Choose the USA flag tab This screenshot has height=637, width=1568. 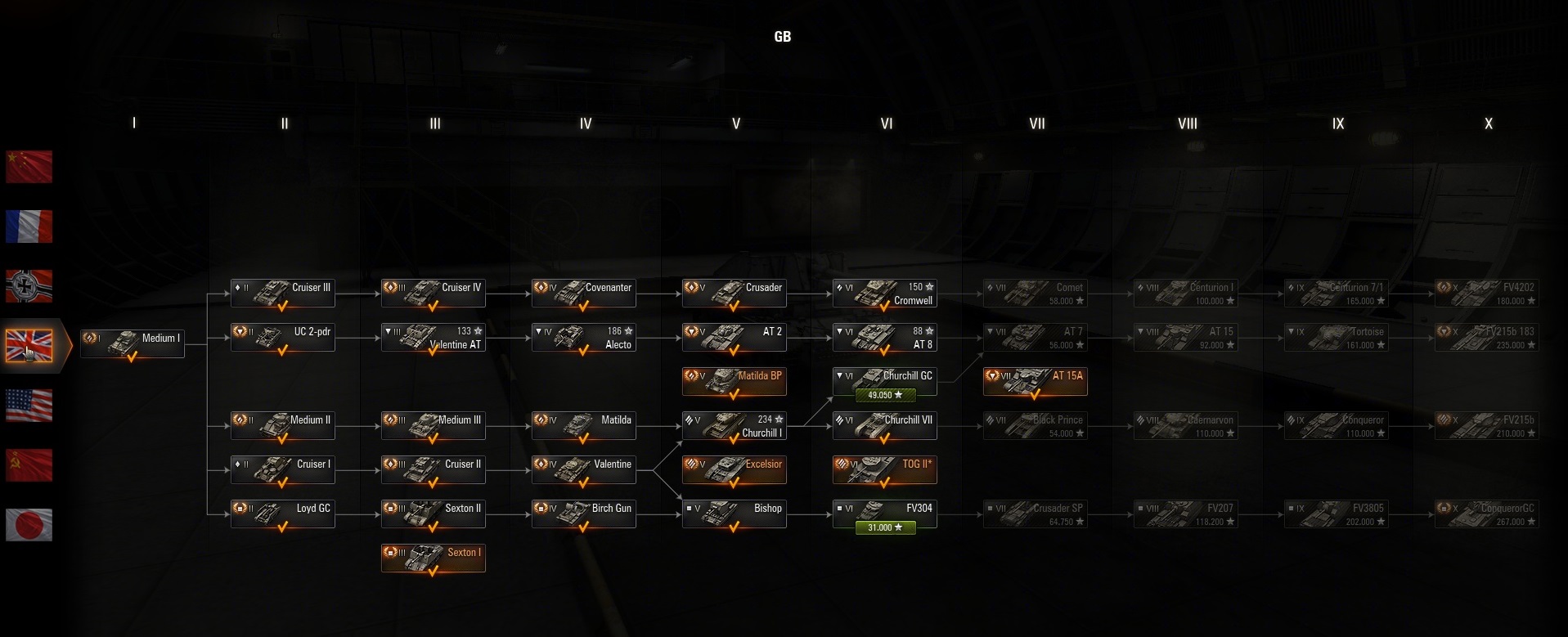(29, 406)
